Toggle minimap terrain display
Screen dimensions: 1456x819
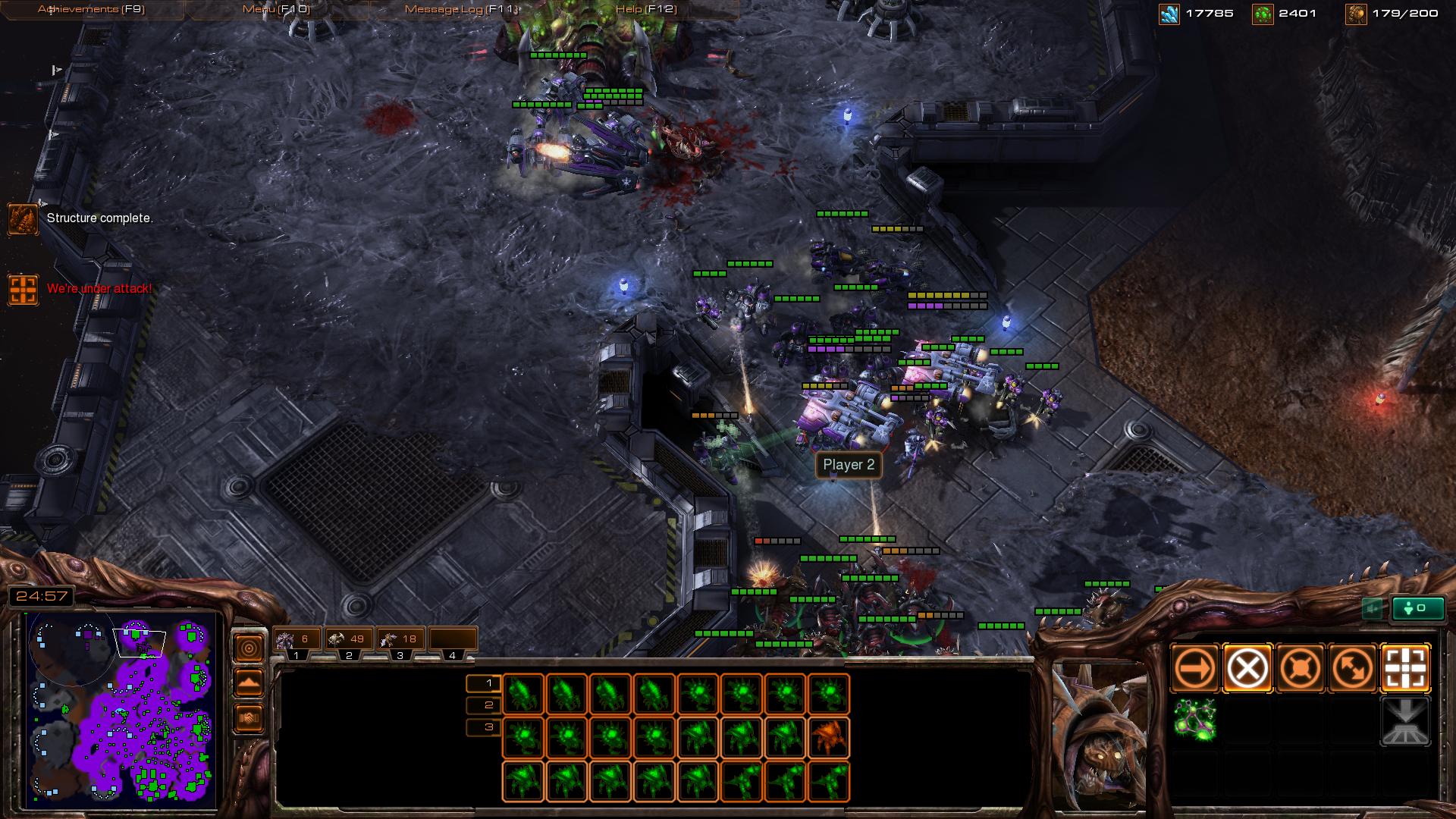pyautogui.click(x=249, y=683)
